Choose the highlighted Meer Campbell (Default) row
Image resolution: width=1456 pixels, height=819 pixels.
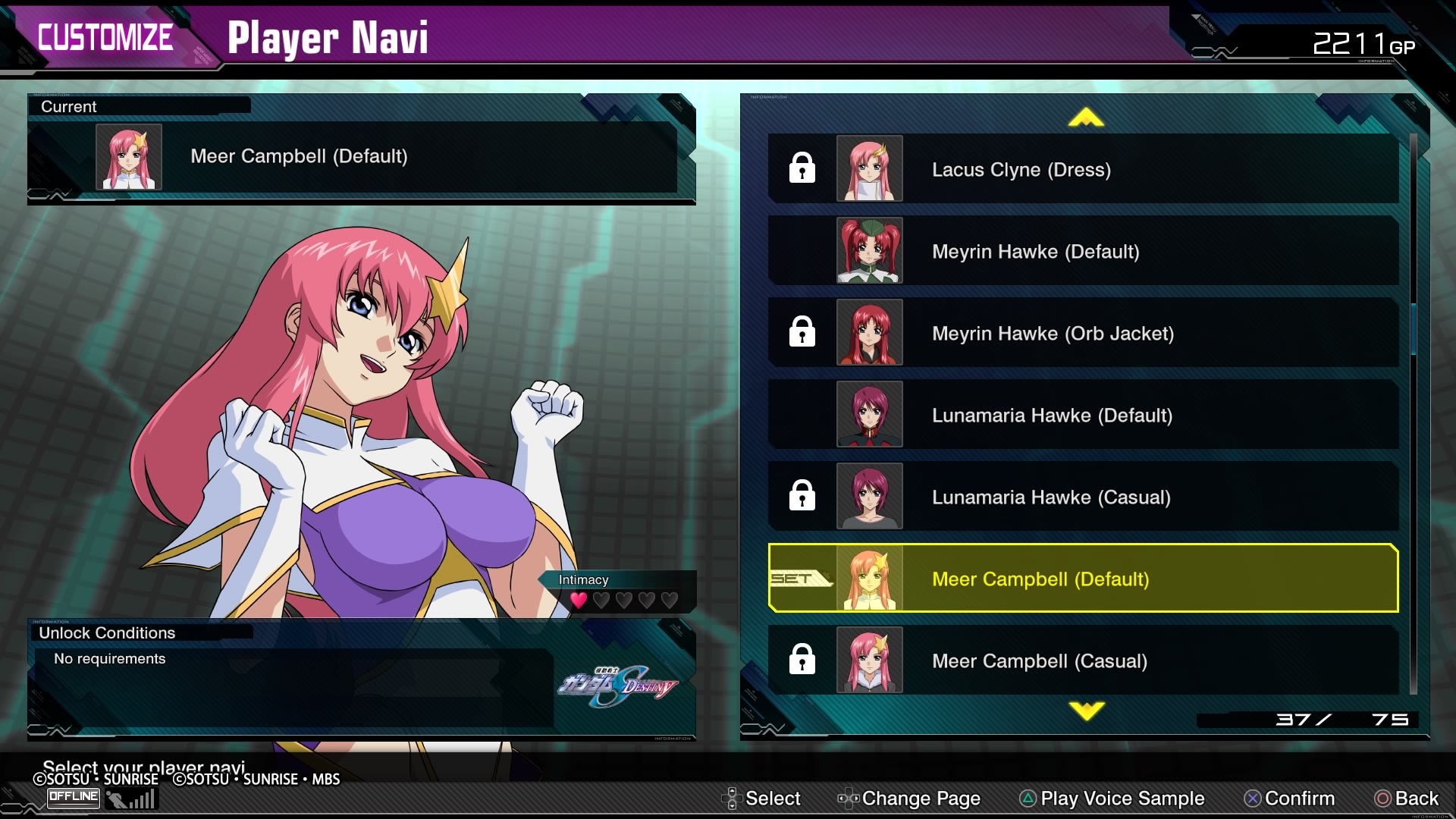(1083, 579)
